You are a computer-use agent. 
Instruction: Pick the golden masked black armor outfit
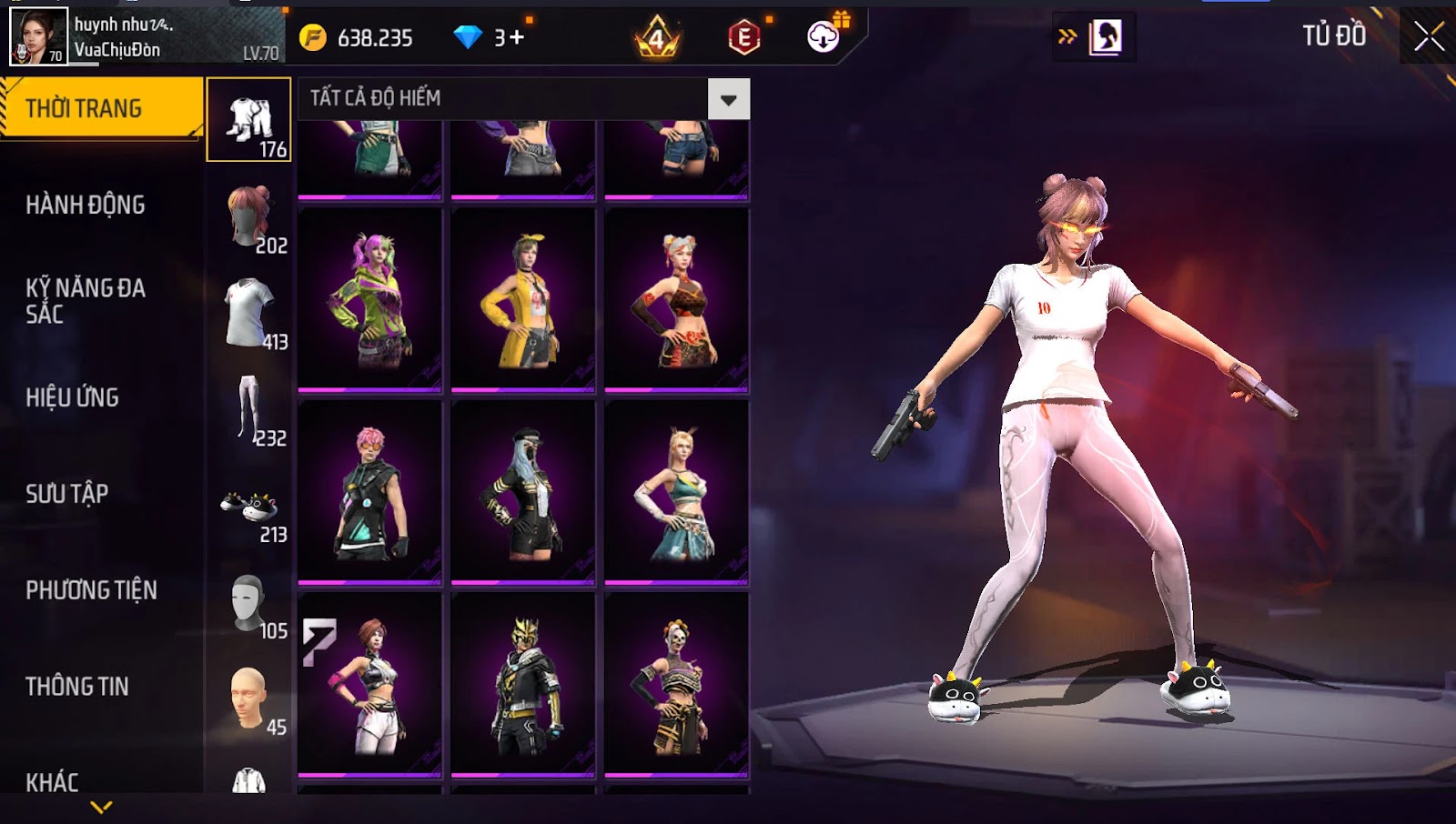click(x=523, y=685)
